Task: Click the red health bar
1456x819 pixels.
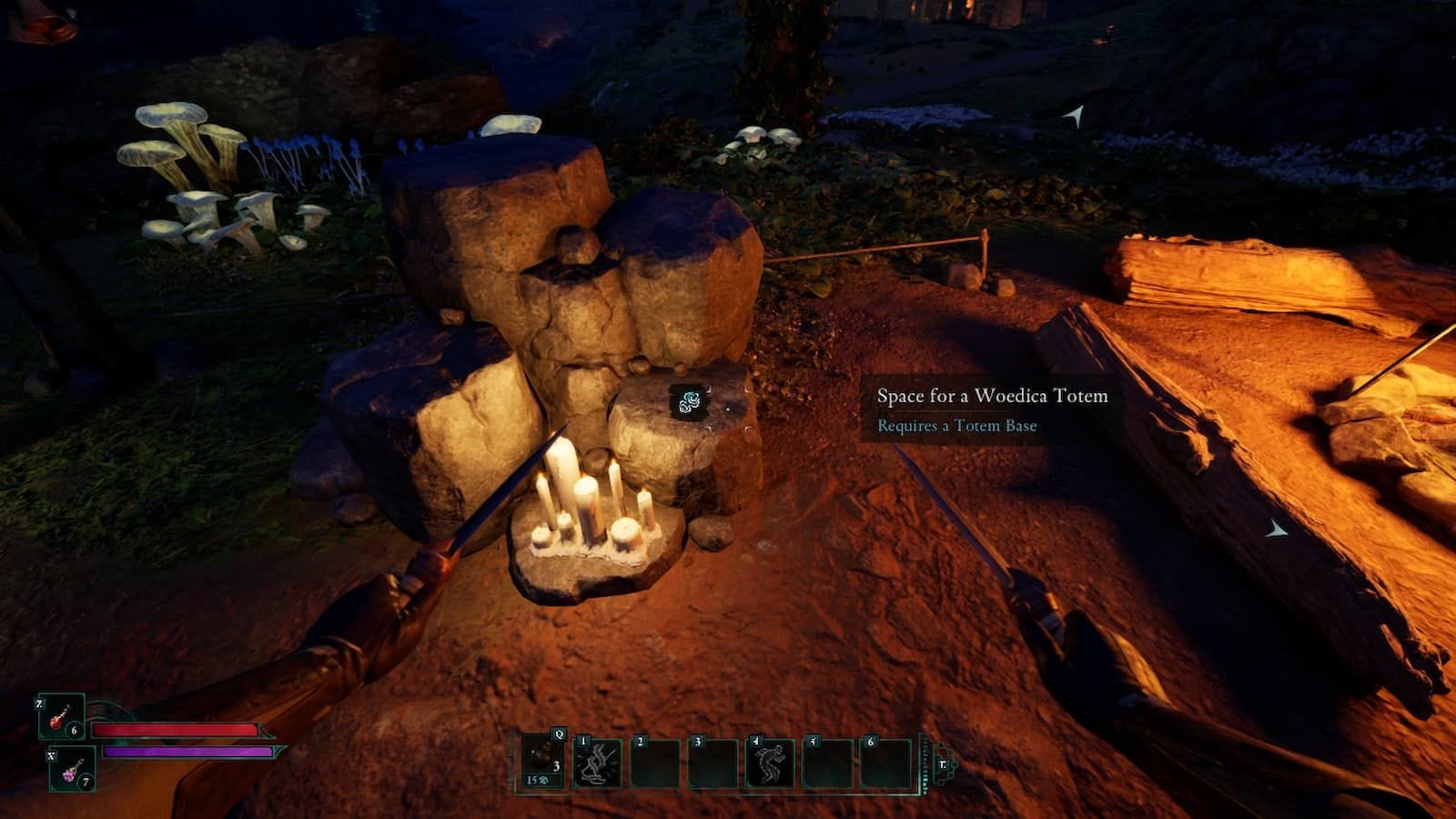Action: (x=177, y=730)
